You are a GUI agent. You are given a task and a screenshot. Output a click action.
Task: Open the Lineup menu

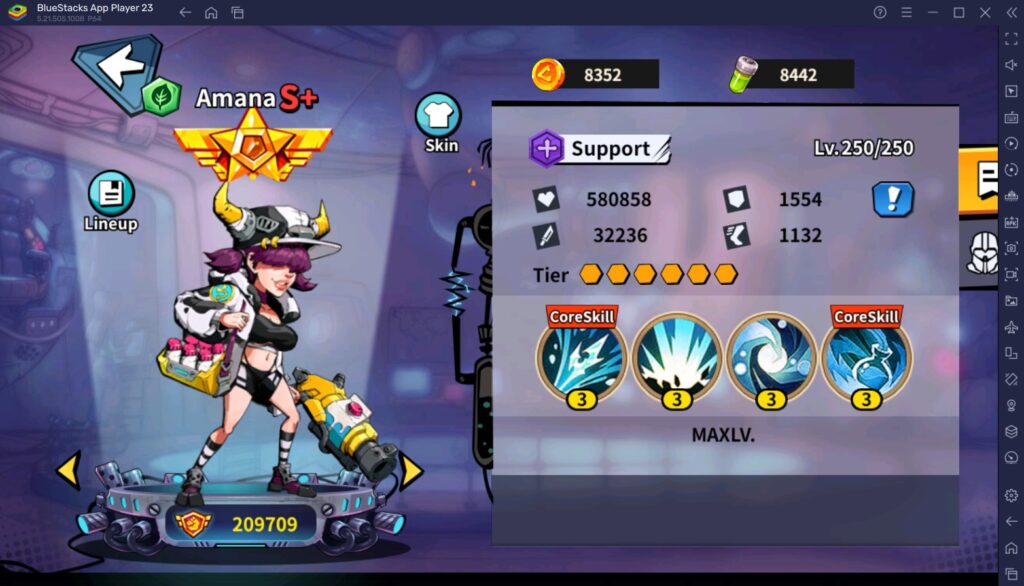[x=111, y=200]
